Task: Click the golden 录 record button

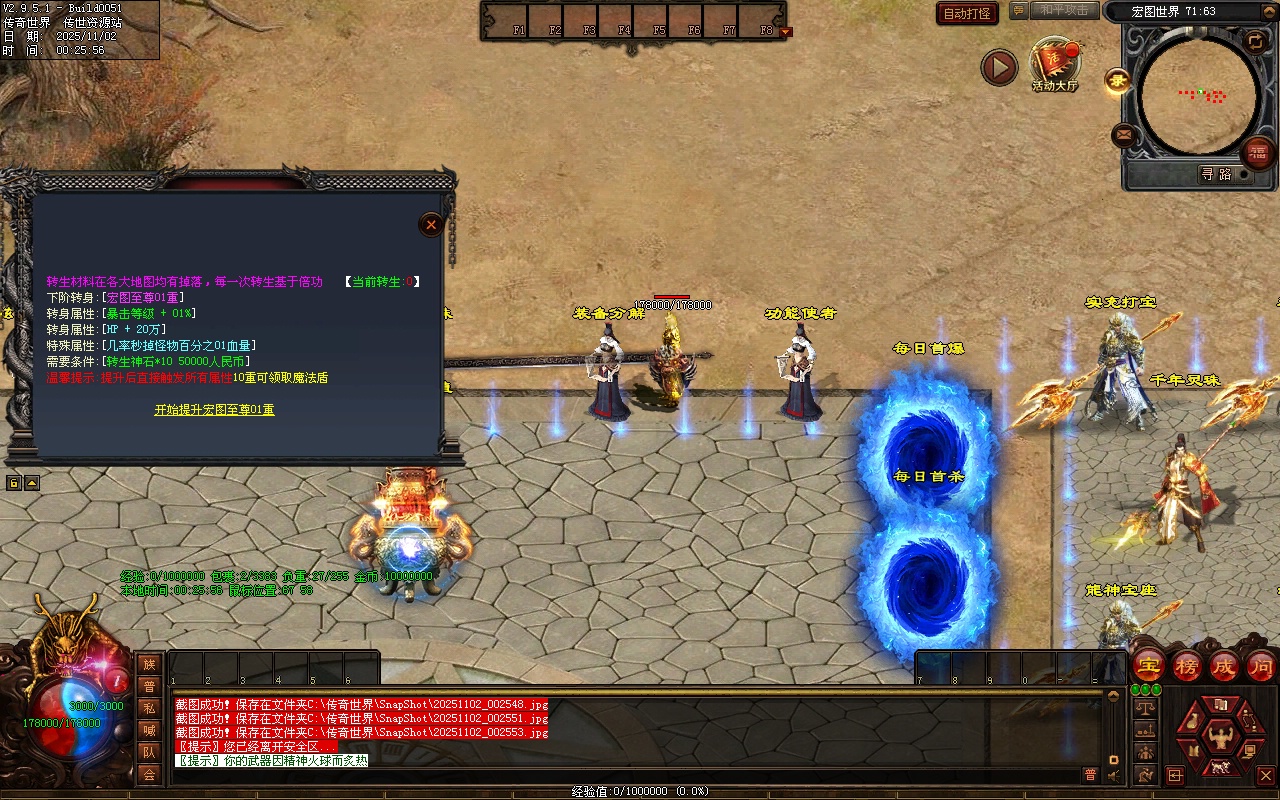Action: pos(1118,81)
